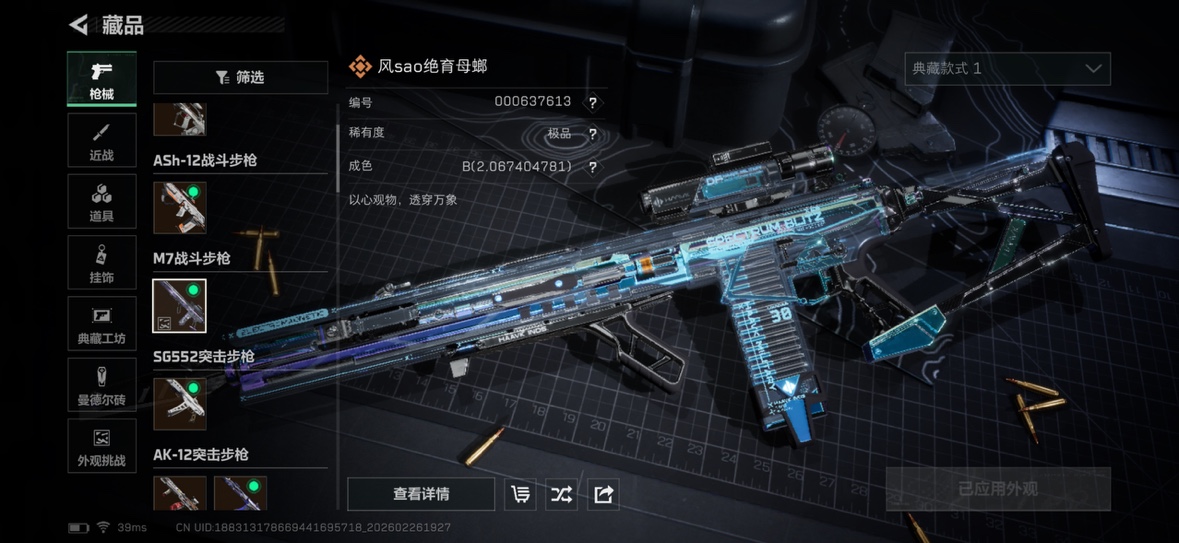Click the shuffle arrows icon button

pos(561,494)
